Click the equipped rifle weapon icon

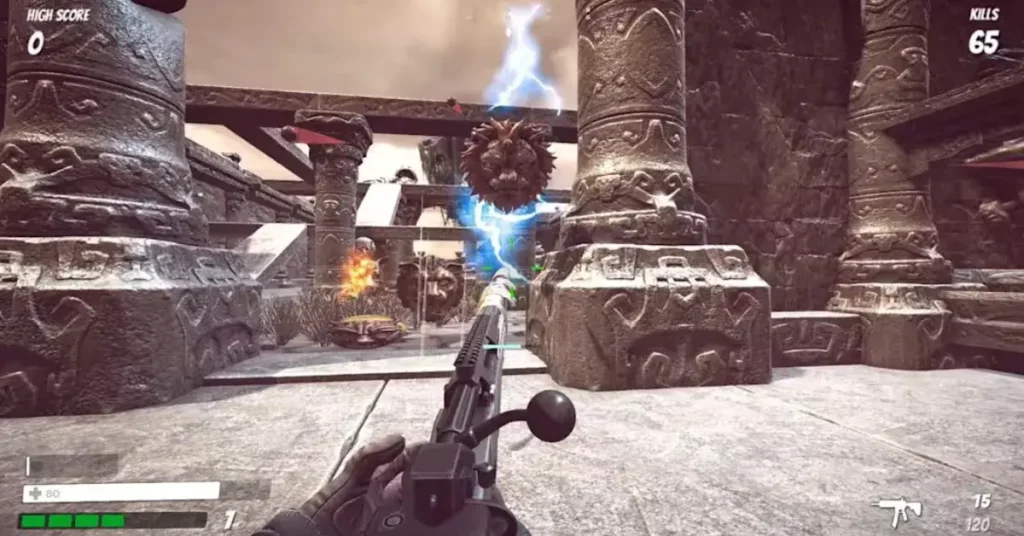898,510
